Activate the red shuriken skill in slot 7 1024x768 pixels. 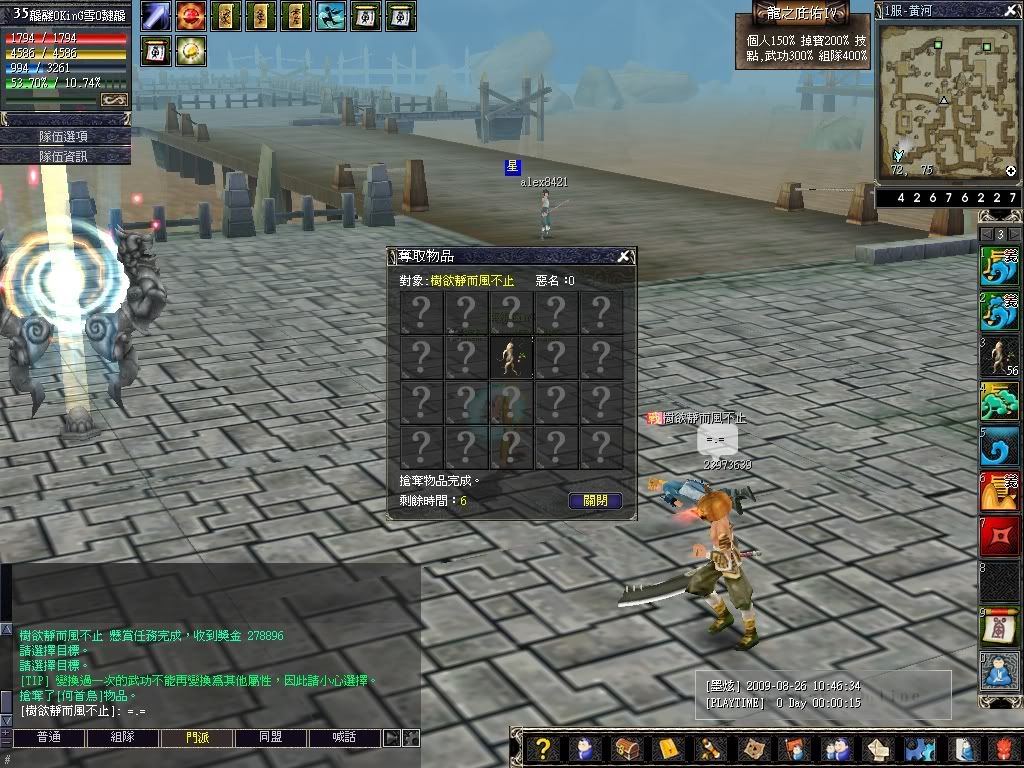tap(999, 537)
